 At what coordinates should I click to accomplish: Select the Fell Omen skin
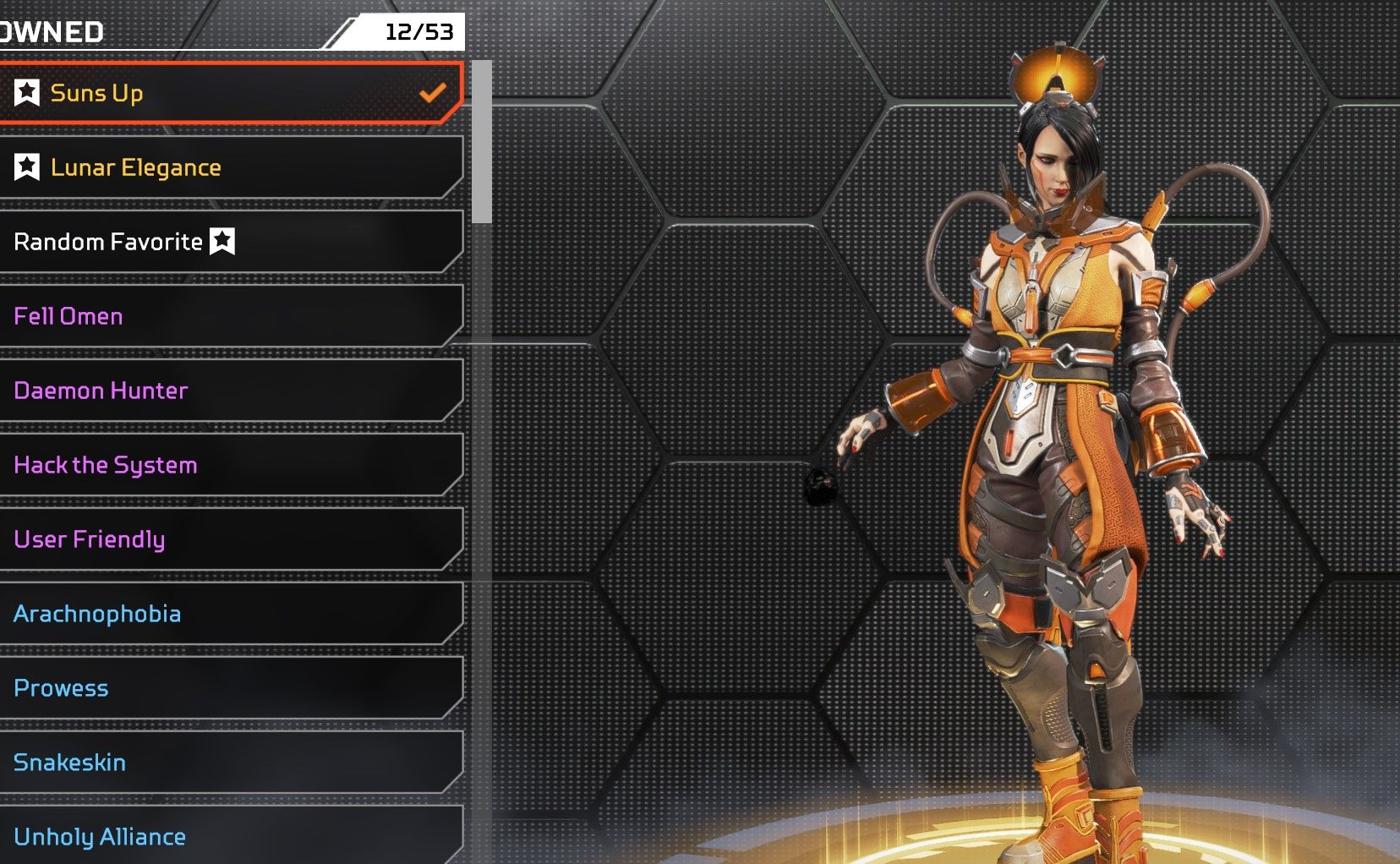tap(228, 316)
